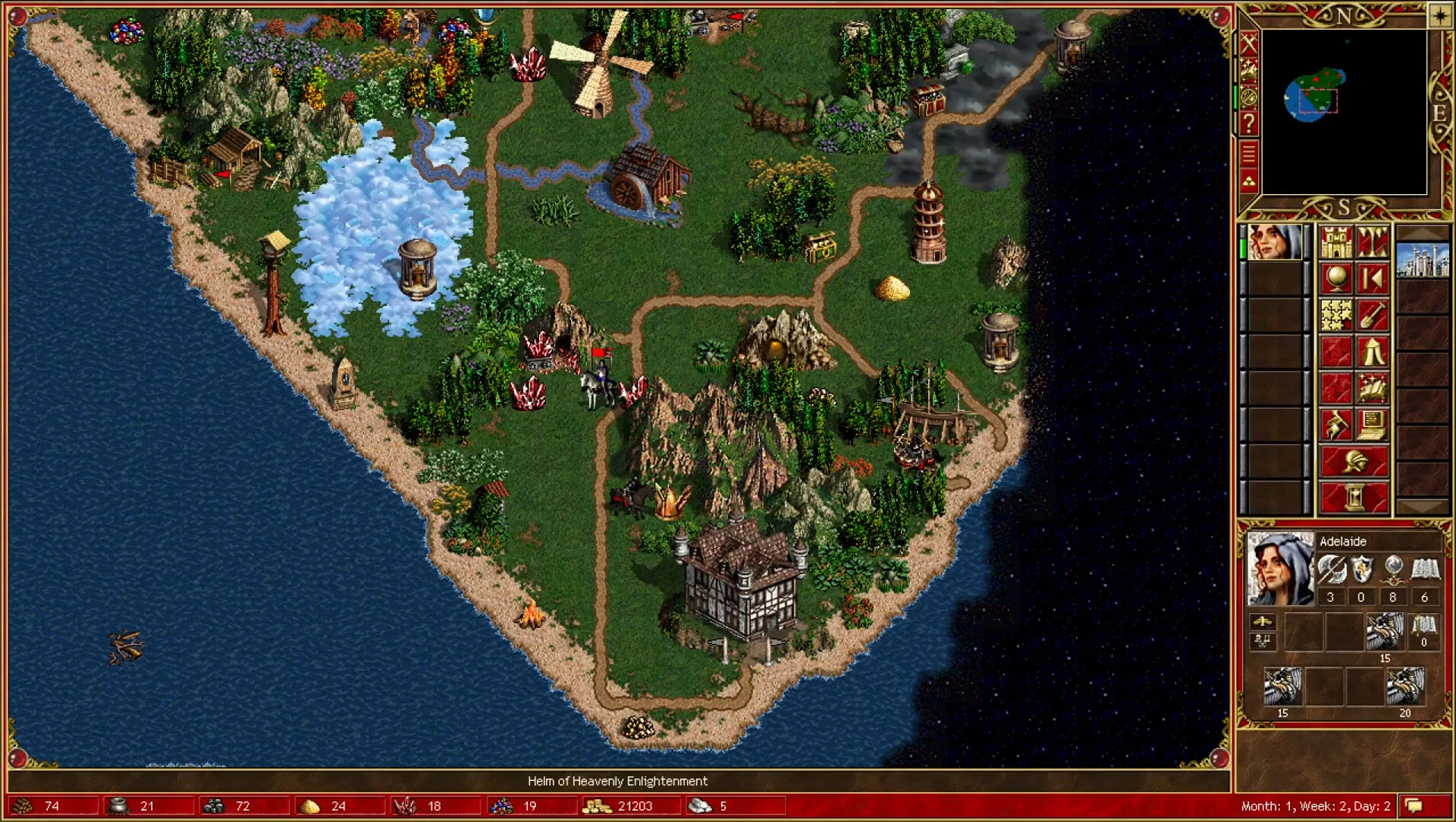Click the down chevron below the town list
This screenshot has height=822, width=1456.
pos(1423,506)
